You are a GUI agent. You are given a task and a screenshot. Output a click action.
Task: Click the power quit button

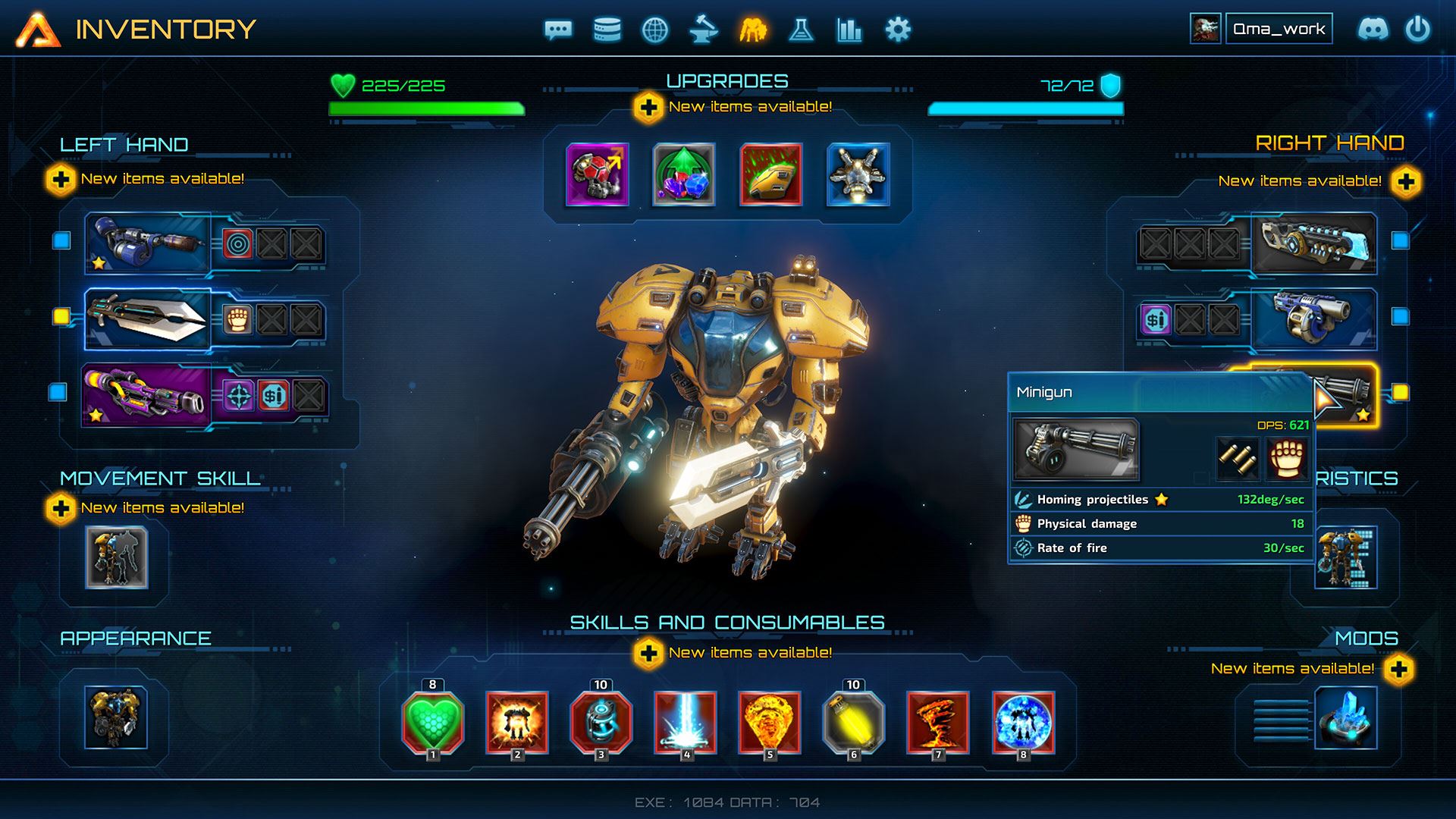(x=1417, y=30)
